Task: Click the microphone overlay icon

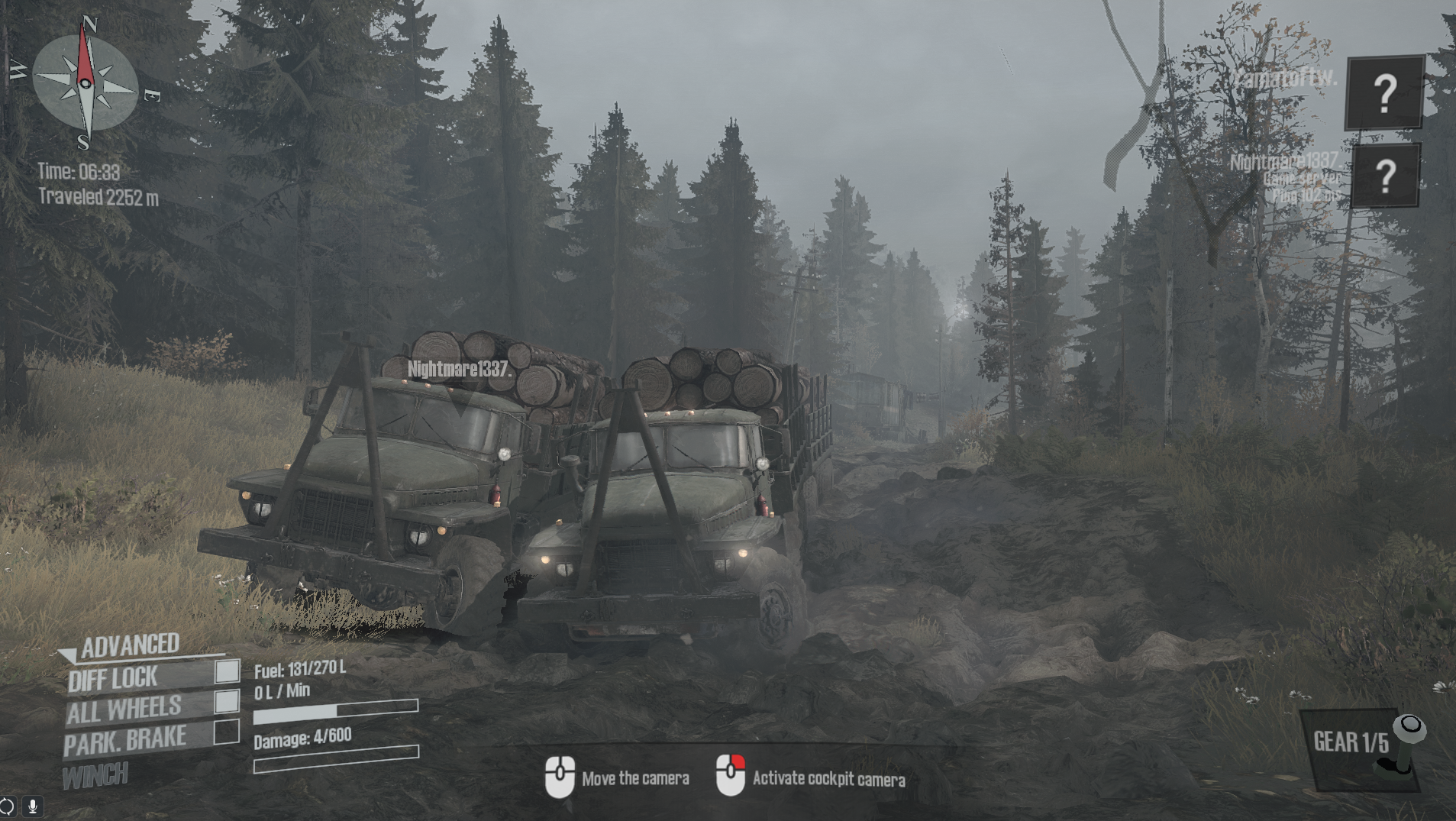Action: (x=33, y=806)
